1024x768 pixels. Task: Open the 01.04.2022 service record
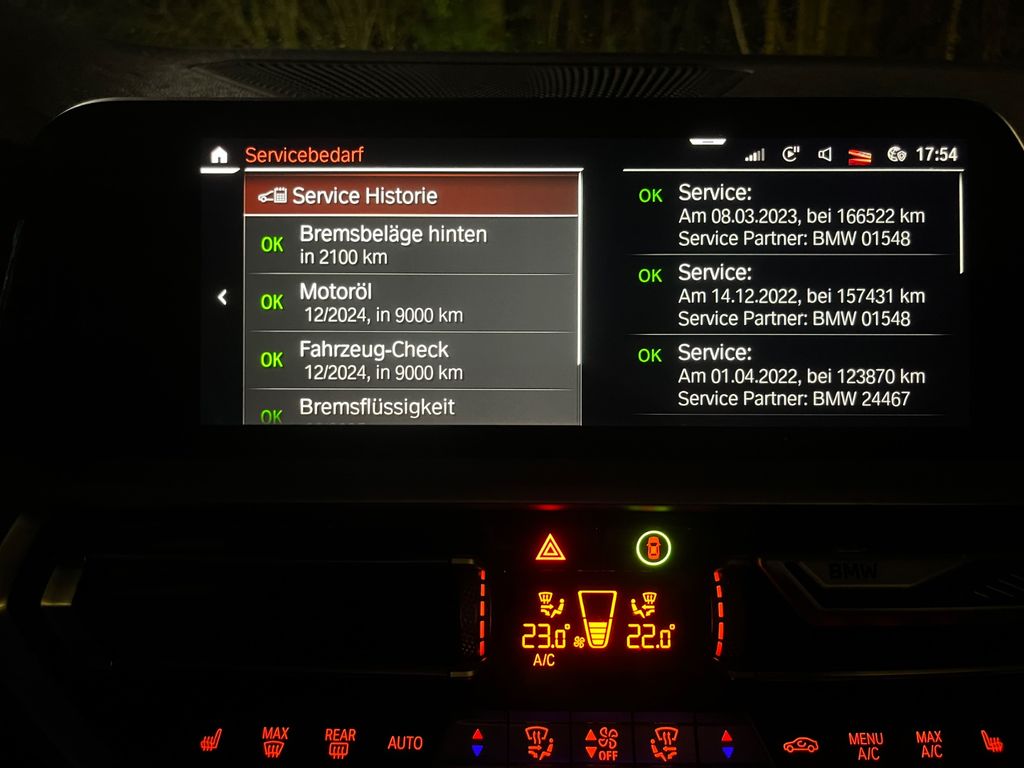click(x=790, y=375)
